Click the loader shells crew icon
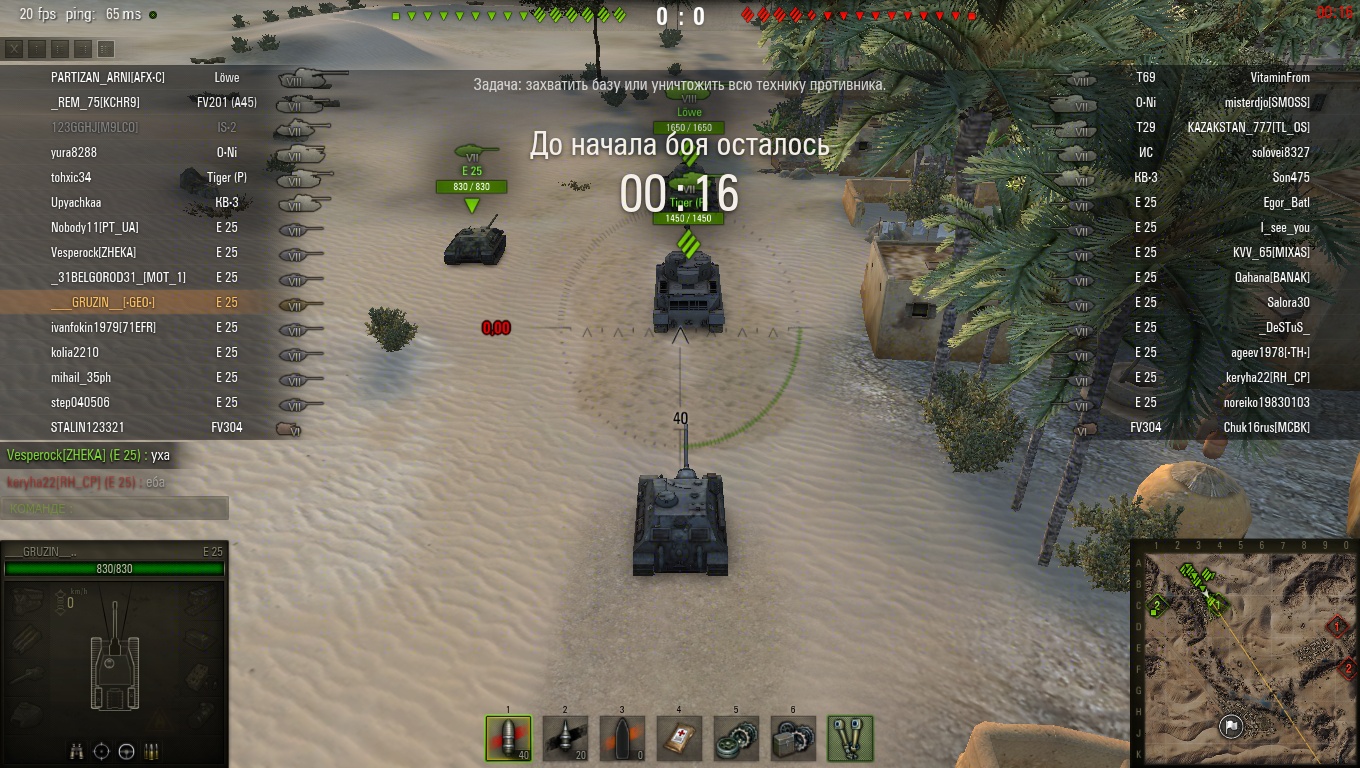This screenshot has height=768, width=1360. pos(152,751)
